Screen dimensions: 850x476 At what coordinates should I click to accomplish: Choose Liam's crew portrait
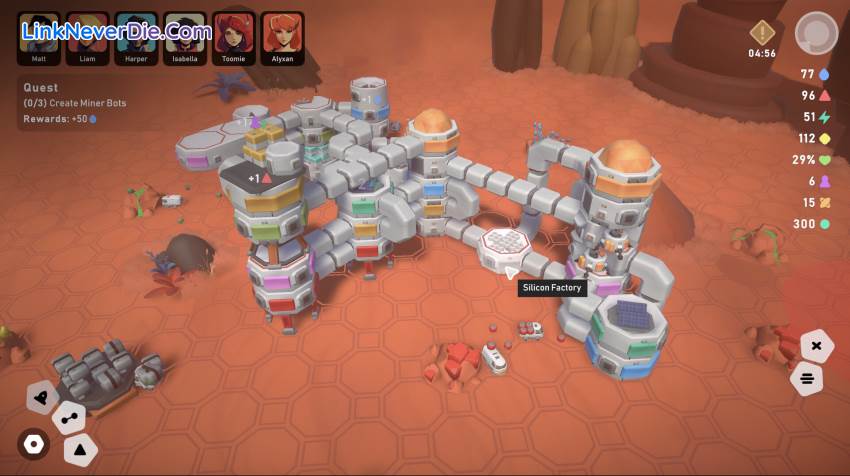point(87,33)
